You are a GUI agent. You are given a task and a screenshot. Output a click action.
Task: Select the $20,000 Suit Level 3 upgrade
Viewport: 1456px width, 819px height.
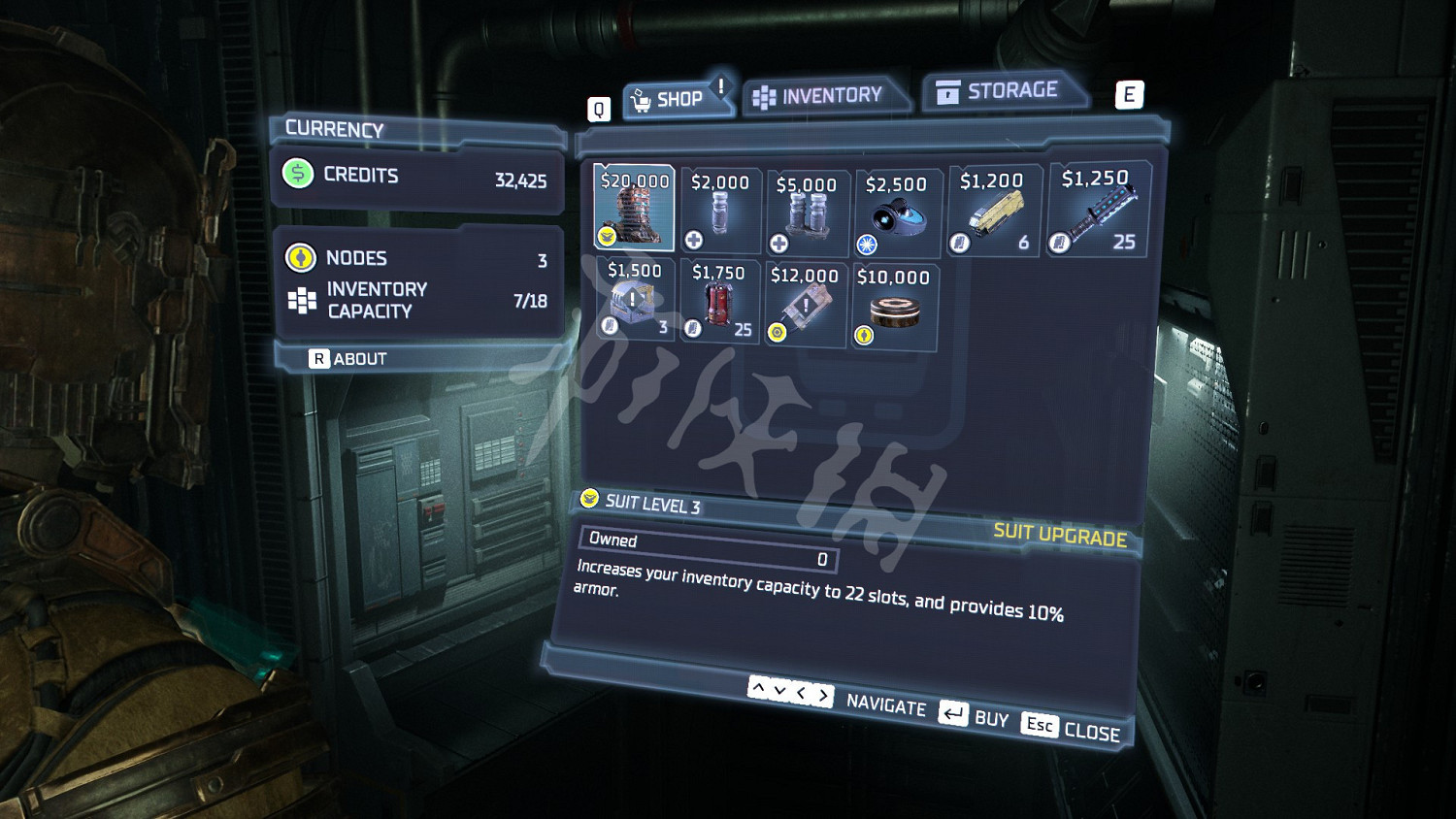pyautogui.click(x=634, y=208)
